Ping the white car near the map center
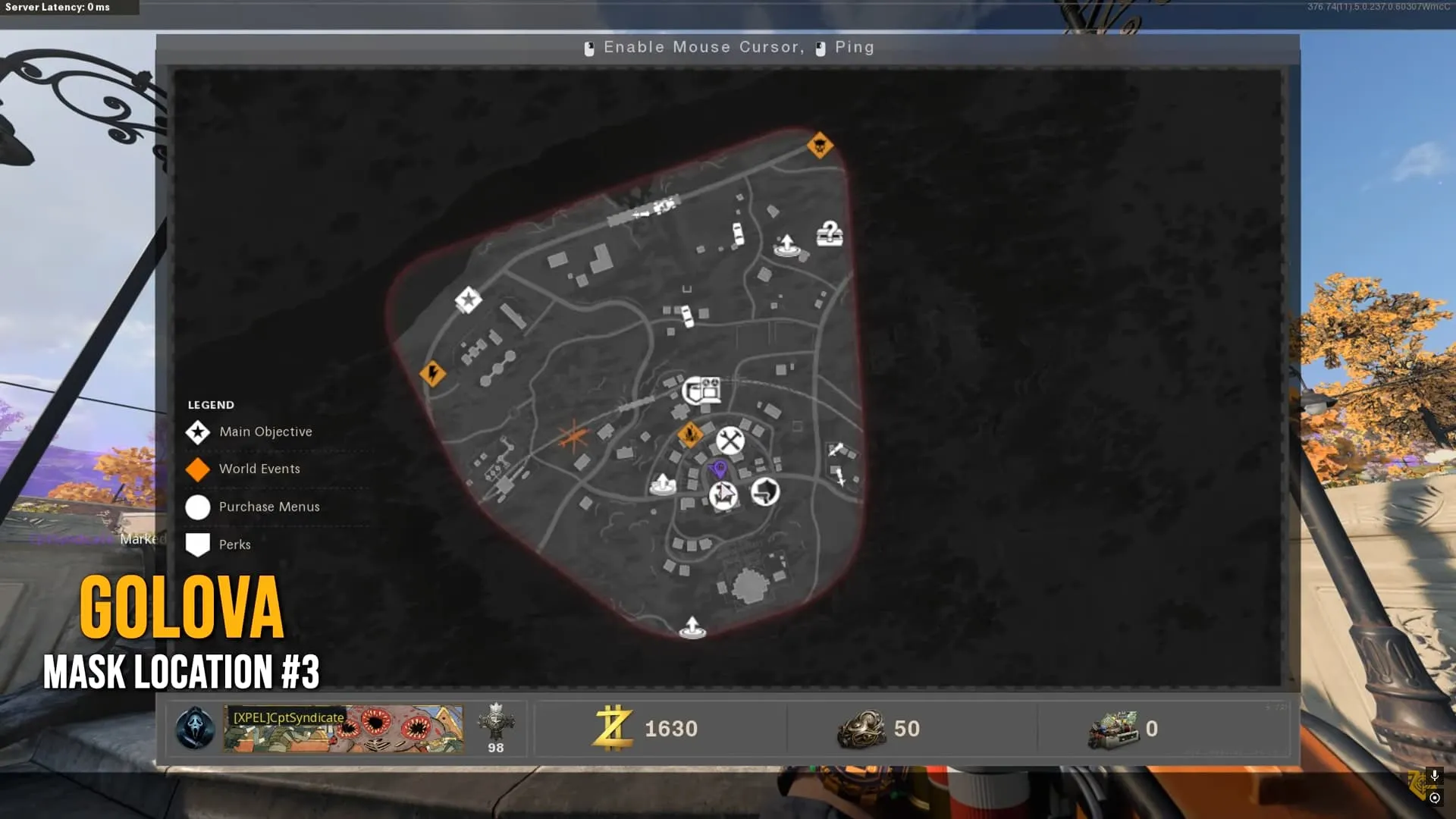The image size is (1456, 819). pyautogui.click(x=687, y=315)
